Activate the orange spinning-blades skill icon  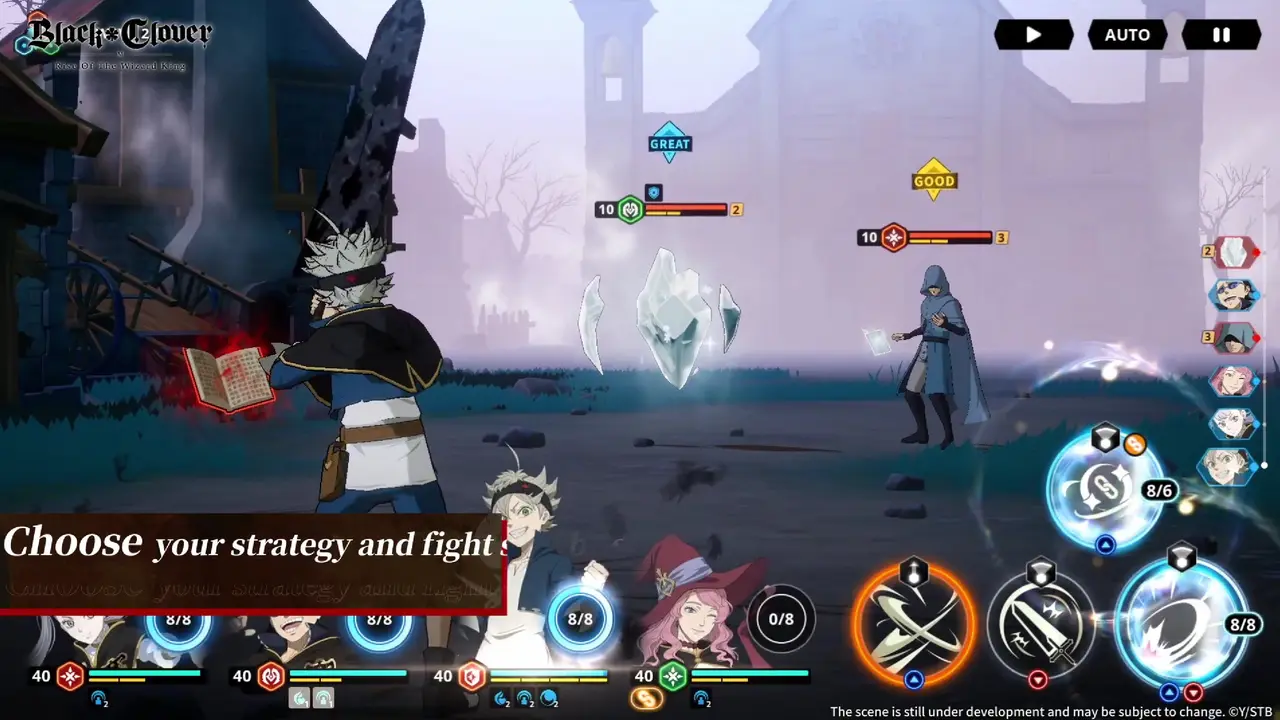coord(912,624)
